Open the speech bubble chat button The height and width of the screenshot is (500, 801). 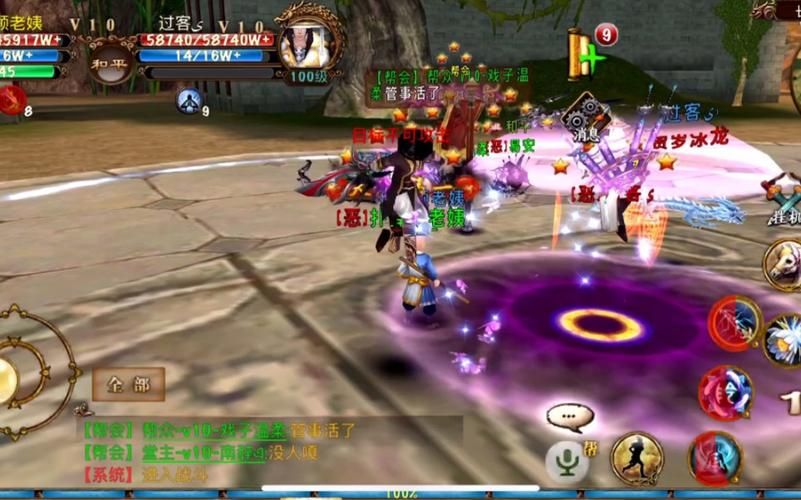tap(570, 417)
